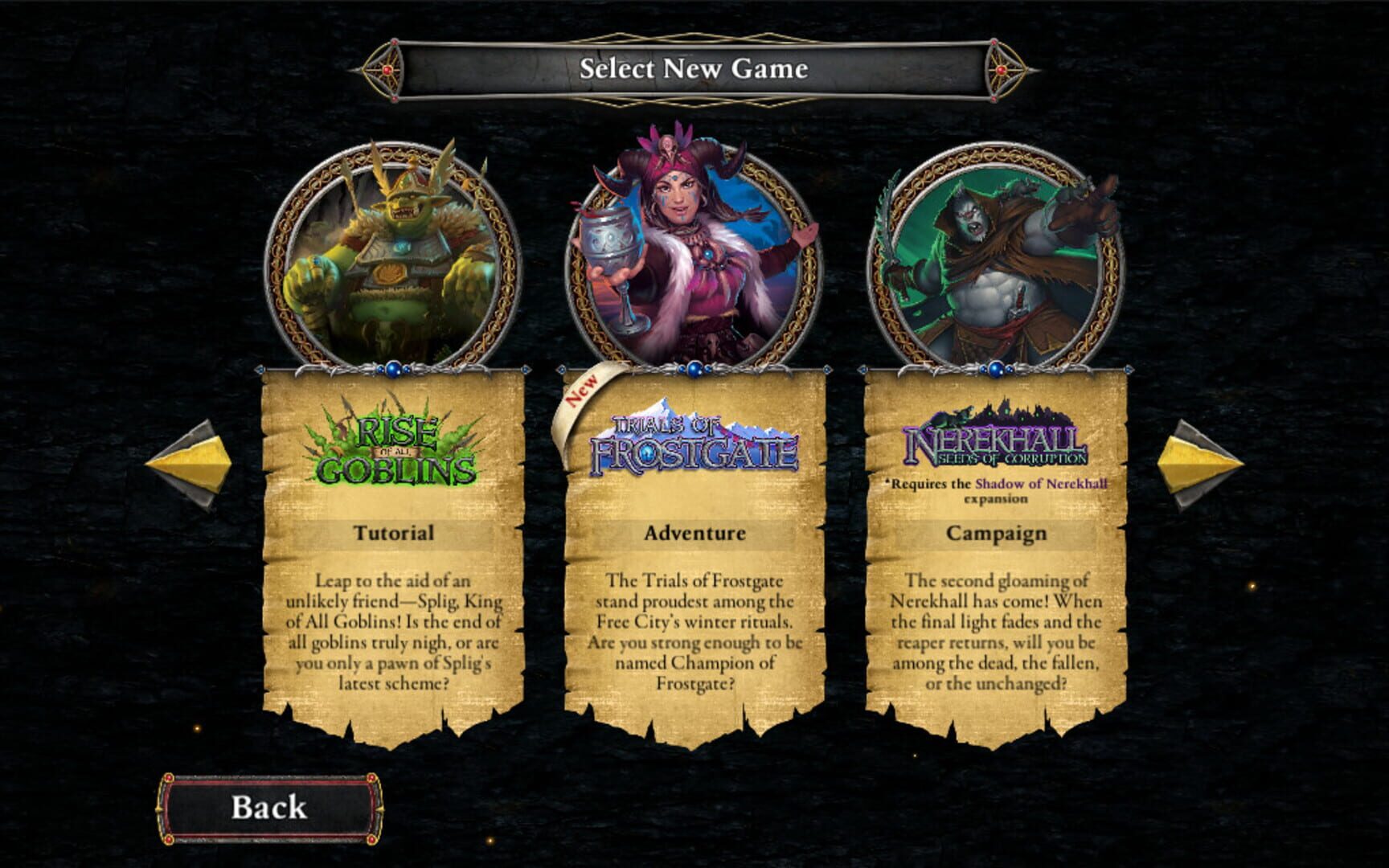Choose the Adventure game mode
This screenshot has height=868, width=1389.
pos(694,531)
